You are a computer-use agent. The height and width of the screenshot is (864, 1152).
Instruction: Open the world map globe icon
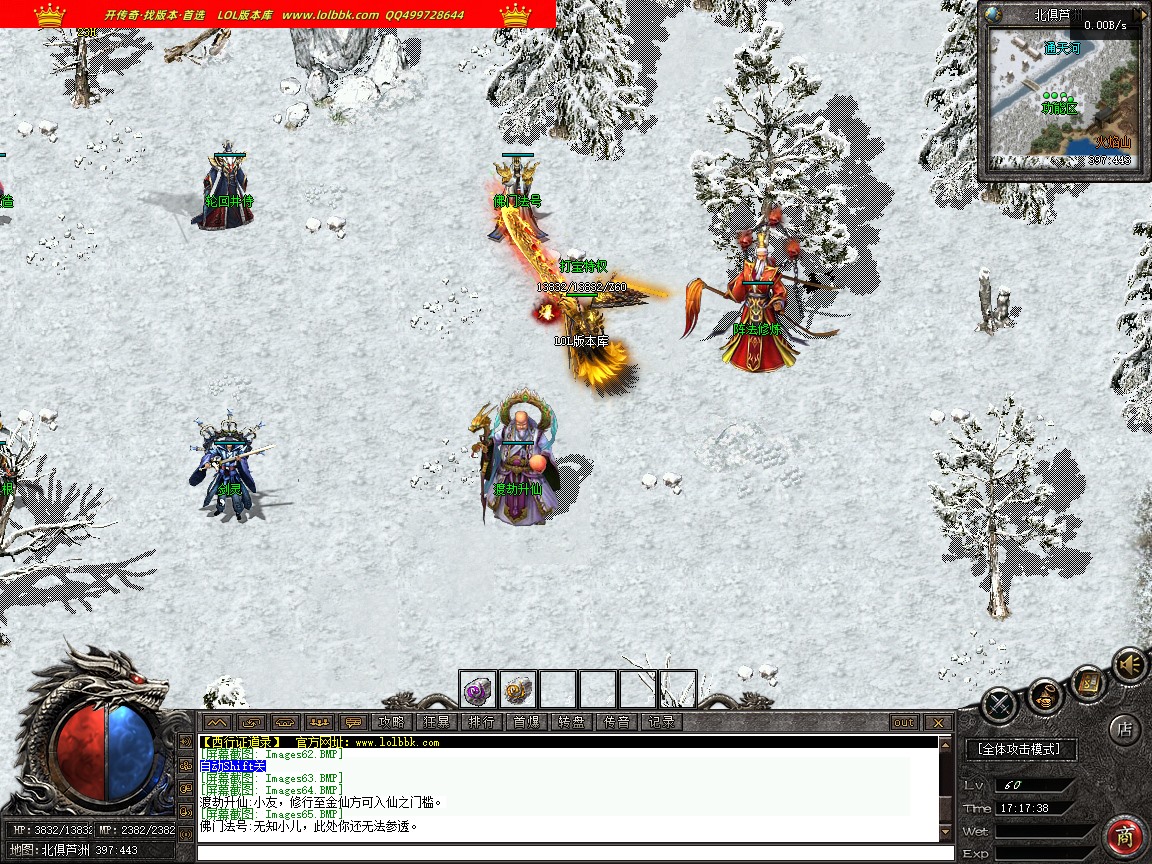[x=992, y=14]
